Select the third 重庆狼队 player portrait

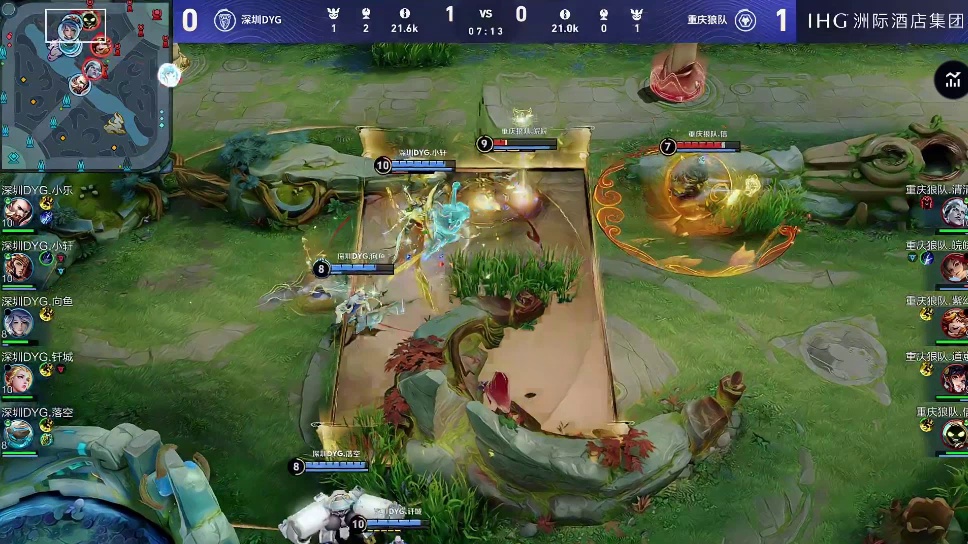(x=954, y=323)
